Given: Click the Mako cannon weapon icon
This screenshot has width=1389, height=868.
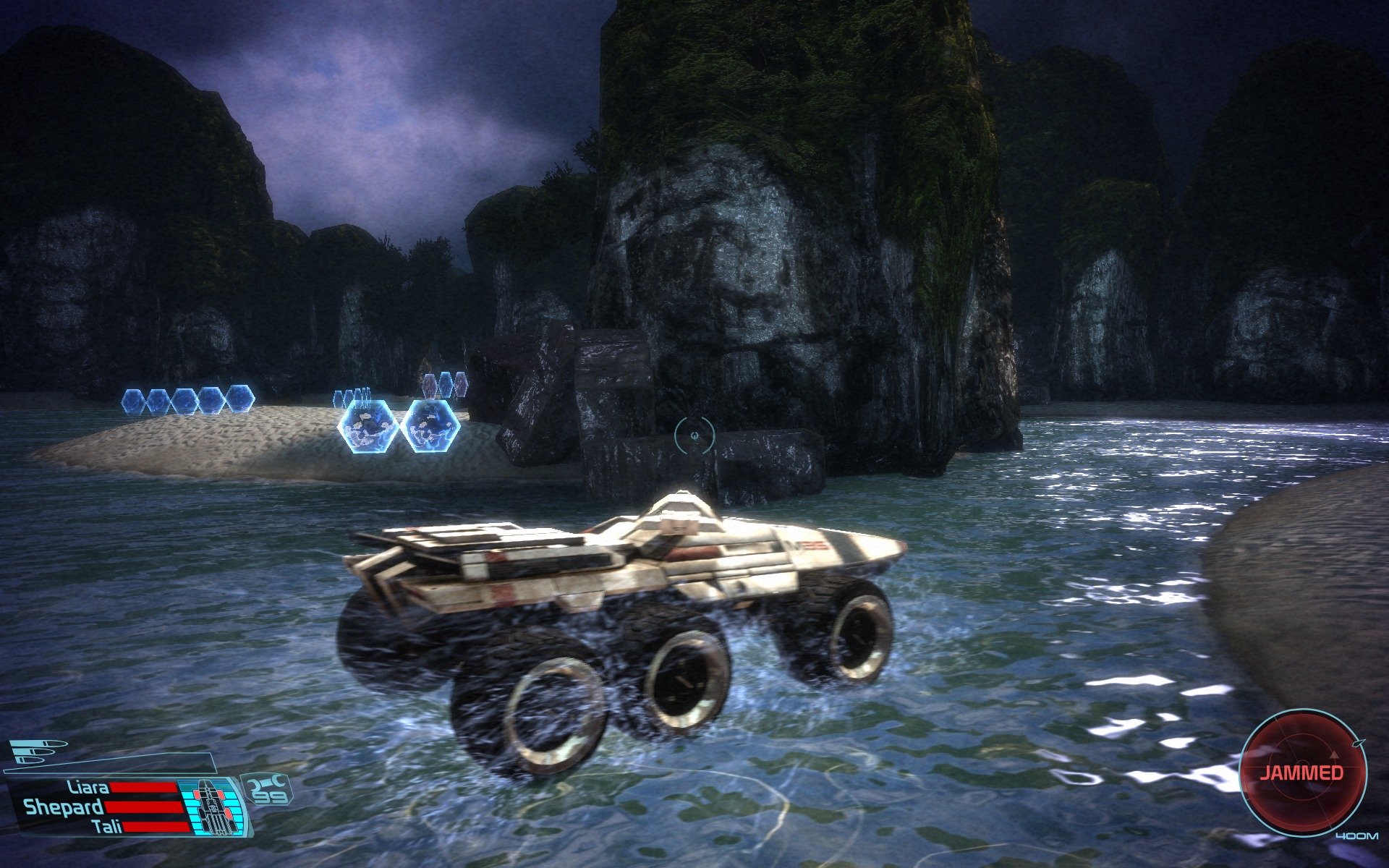Looking at the screenshot, I should tap(38, 752).
